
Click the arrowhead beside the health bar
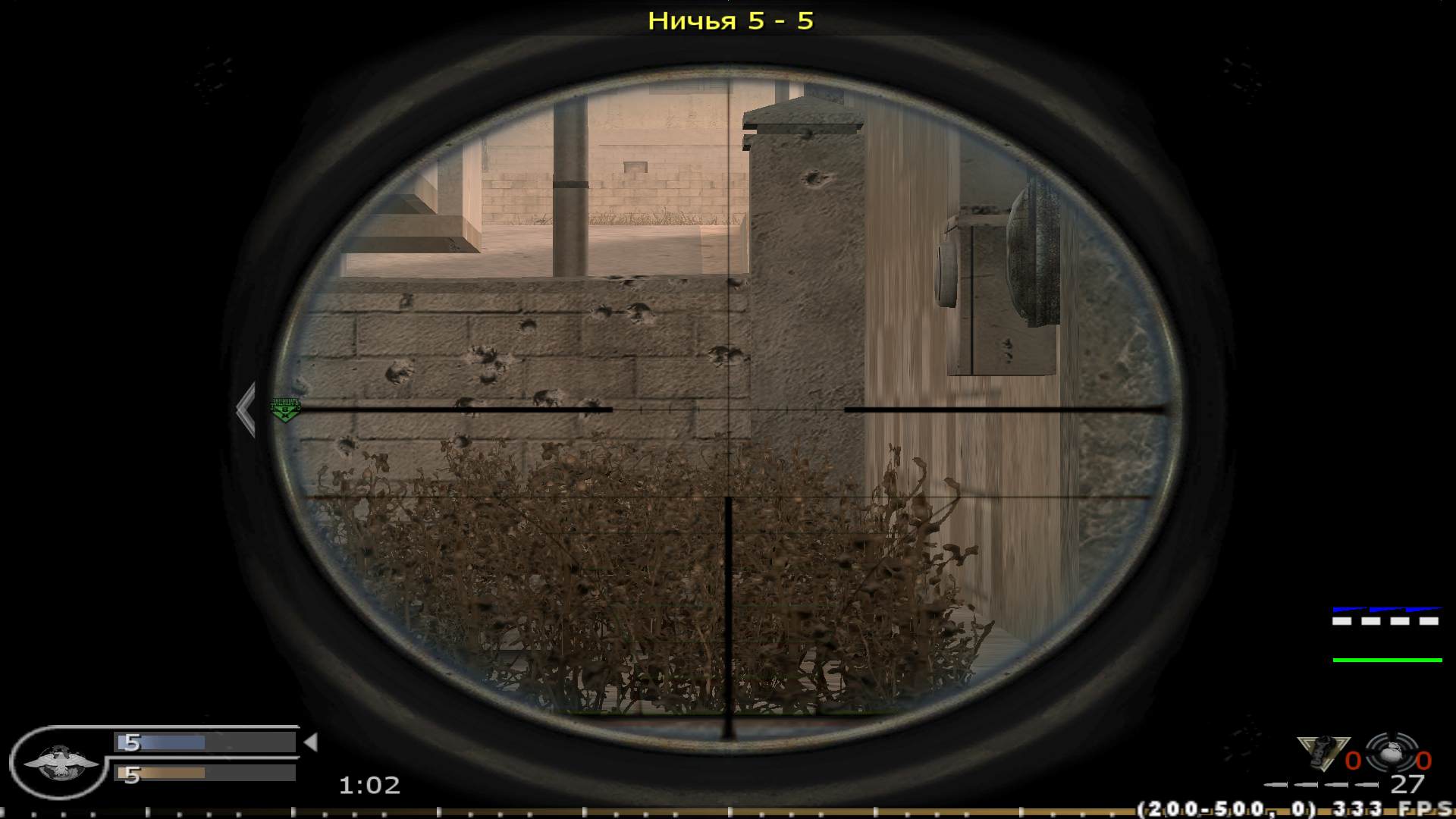[312, 741]
